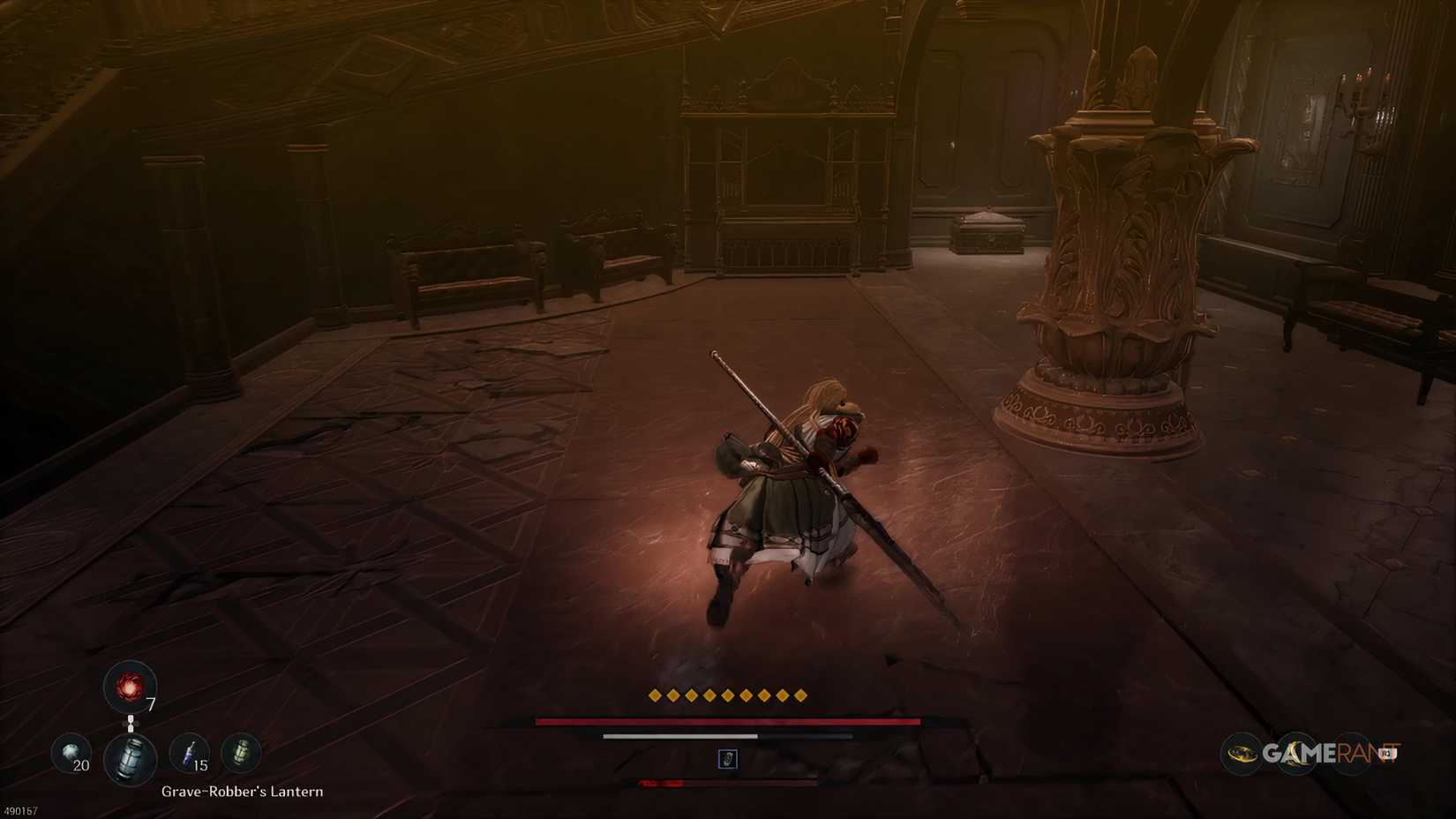The height and width of the screenshot is (819, 1456).
Task: Click the throwing knife item showing 15
Action: (x=187, y=755)
